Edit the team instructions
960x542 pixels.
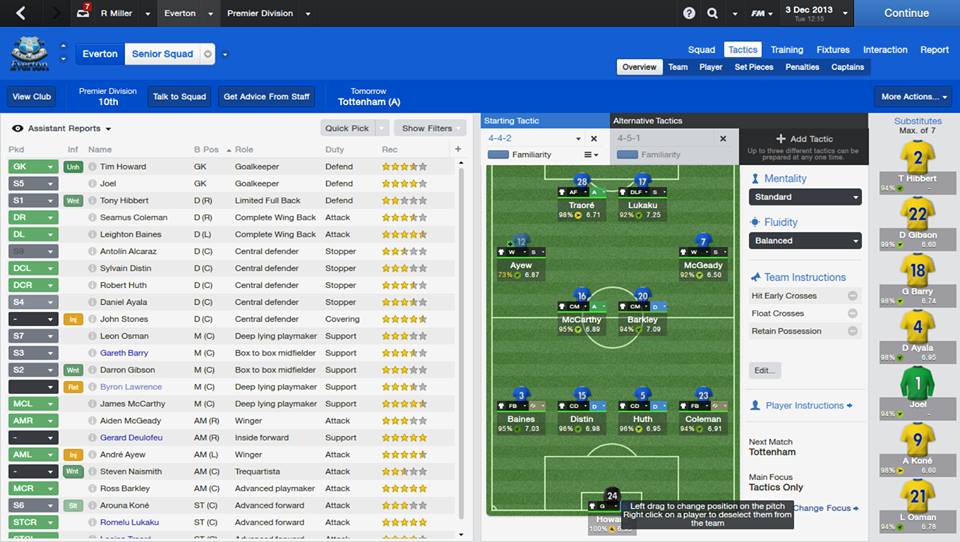click(x=764, y=370)
